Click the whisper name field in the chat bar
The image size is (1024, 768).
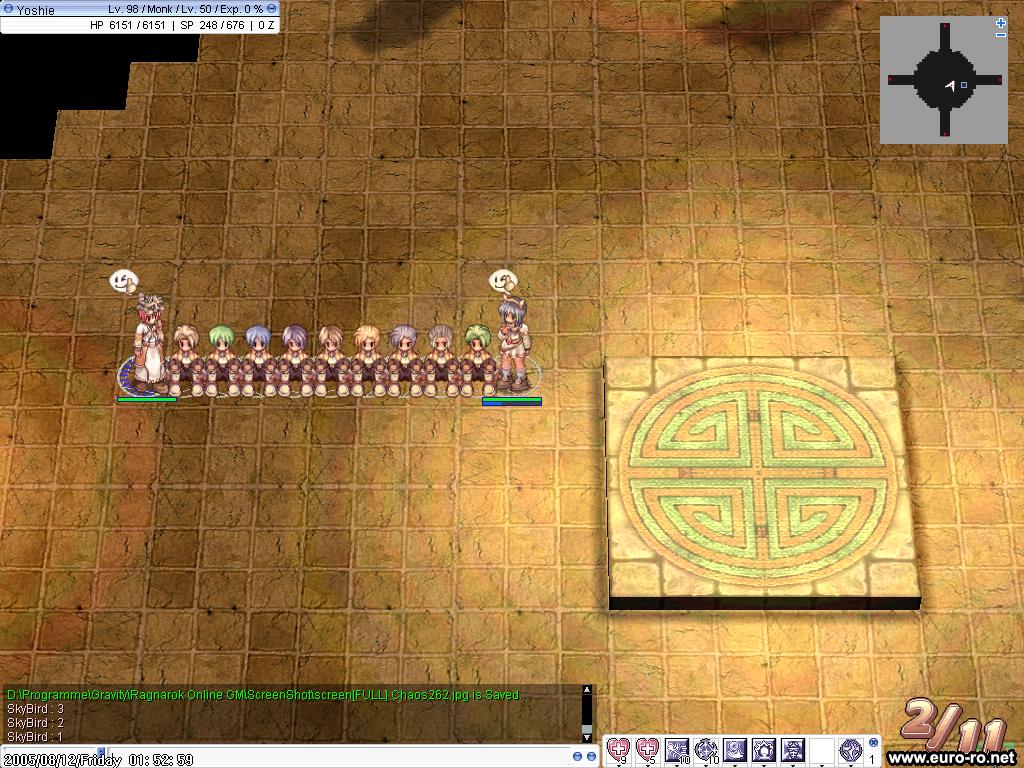pyautogui.click(x=50, y=759)
